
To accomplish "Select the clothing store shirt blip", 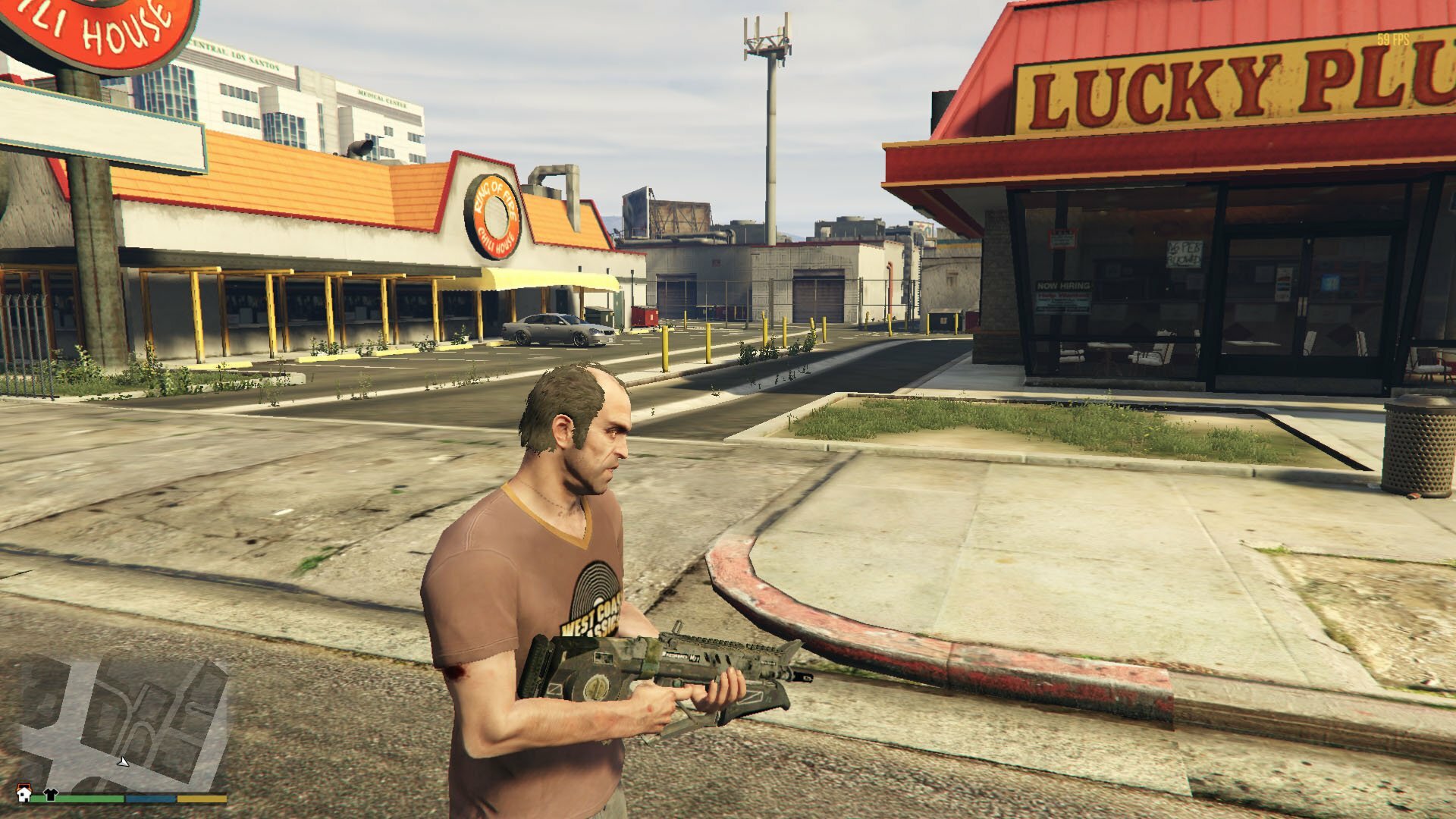I will pyautogui.click(x=51, y=794).
